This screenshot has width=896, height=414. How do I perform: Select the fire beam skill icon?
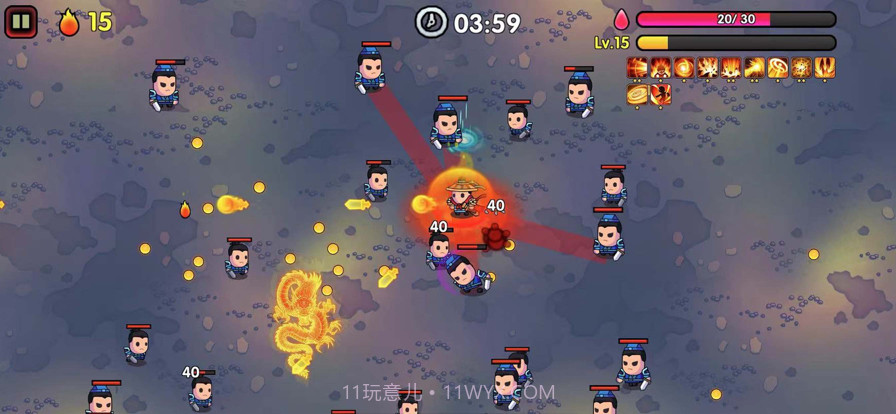(x=637, y=67)
